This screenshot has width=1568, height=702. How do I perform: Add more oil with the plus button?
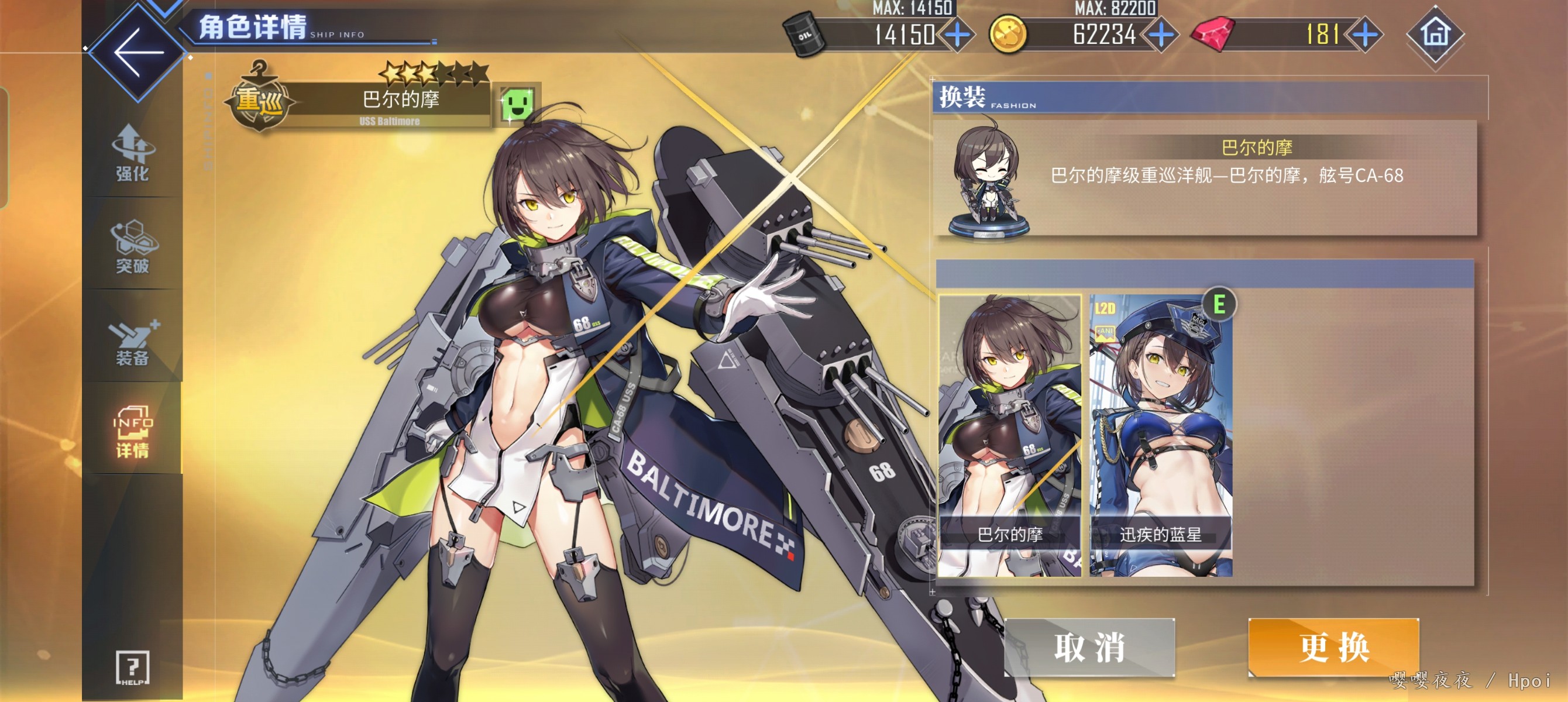(x=958, y=35)
